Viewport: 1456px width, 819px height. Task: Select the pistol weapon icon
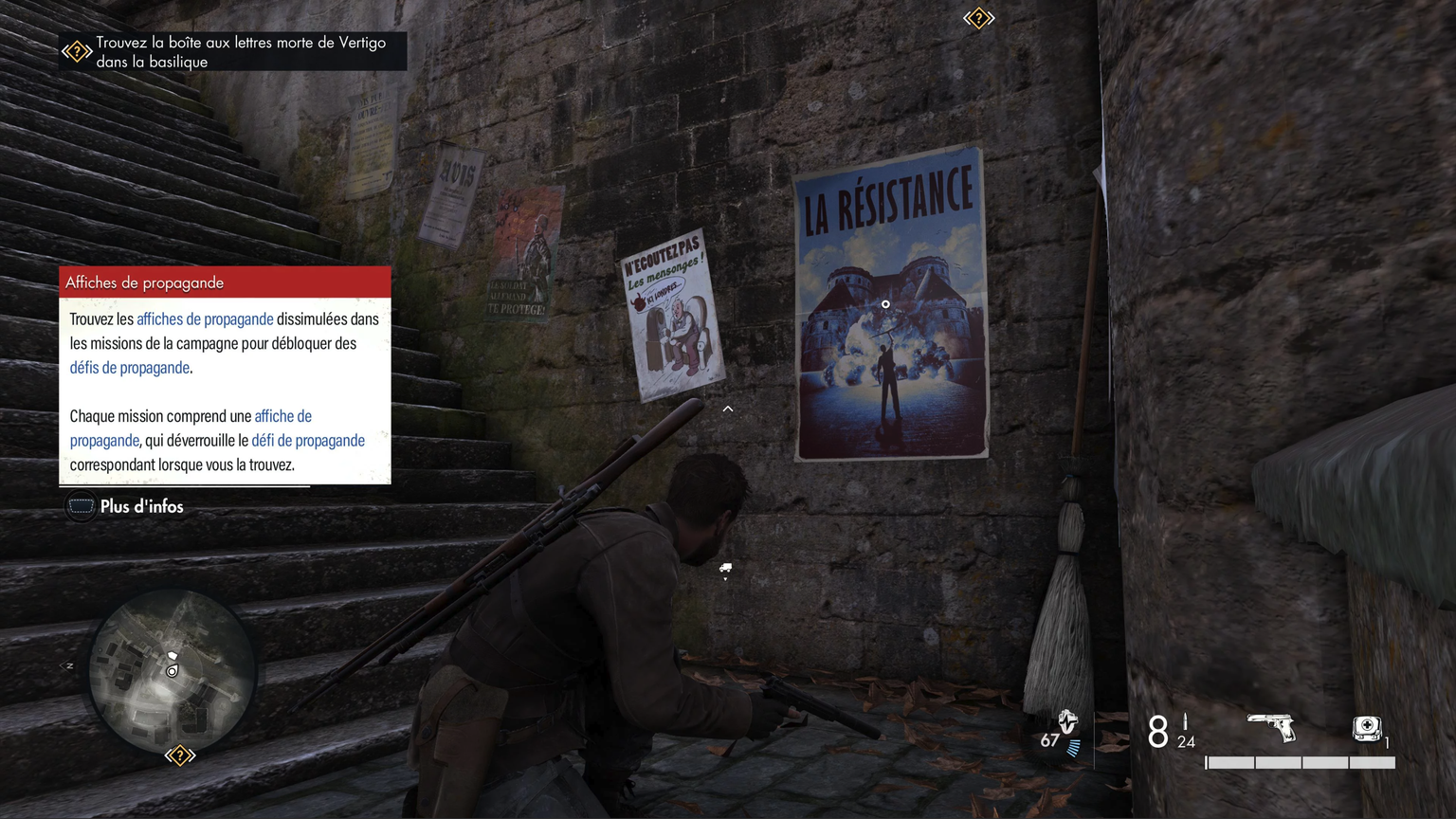pos(1271,727)
